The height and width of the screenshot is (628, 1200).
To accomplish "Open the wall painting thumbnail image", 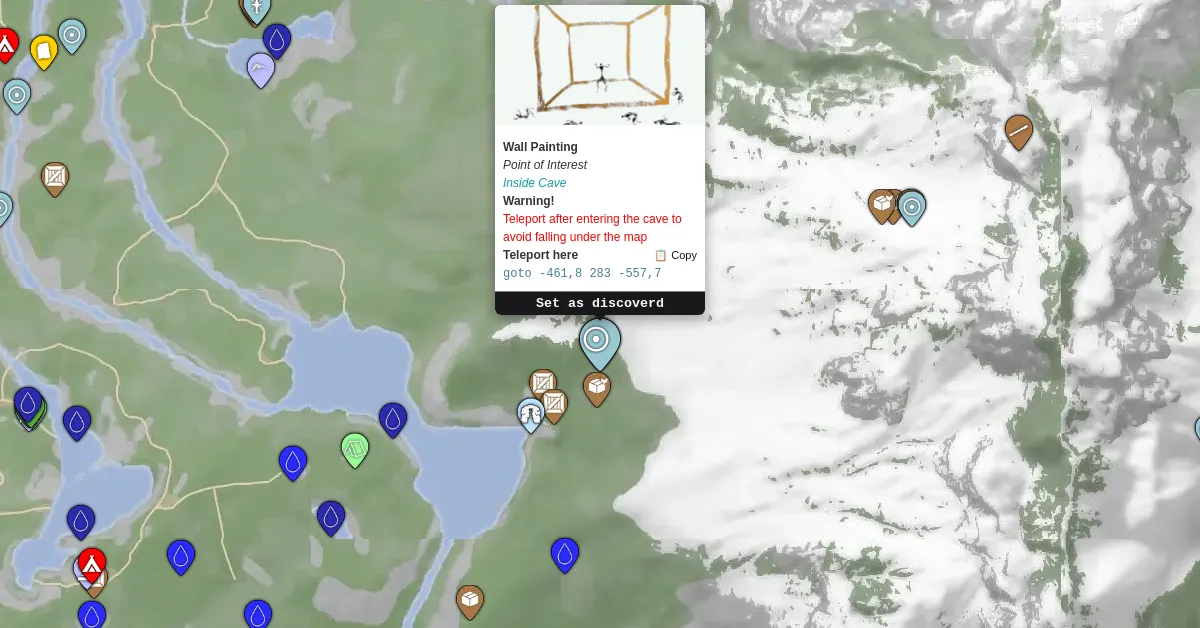I will click(600, 65).
